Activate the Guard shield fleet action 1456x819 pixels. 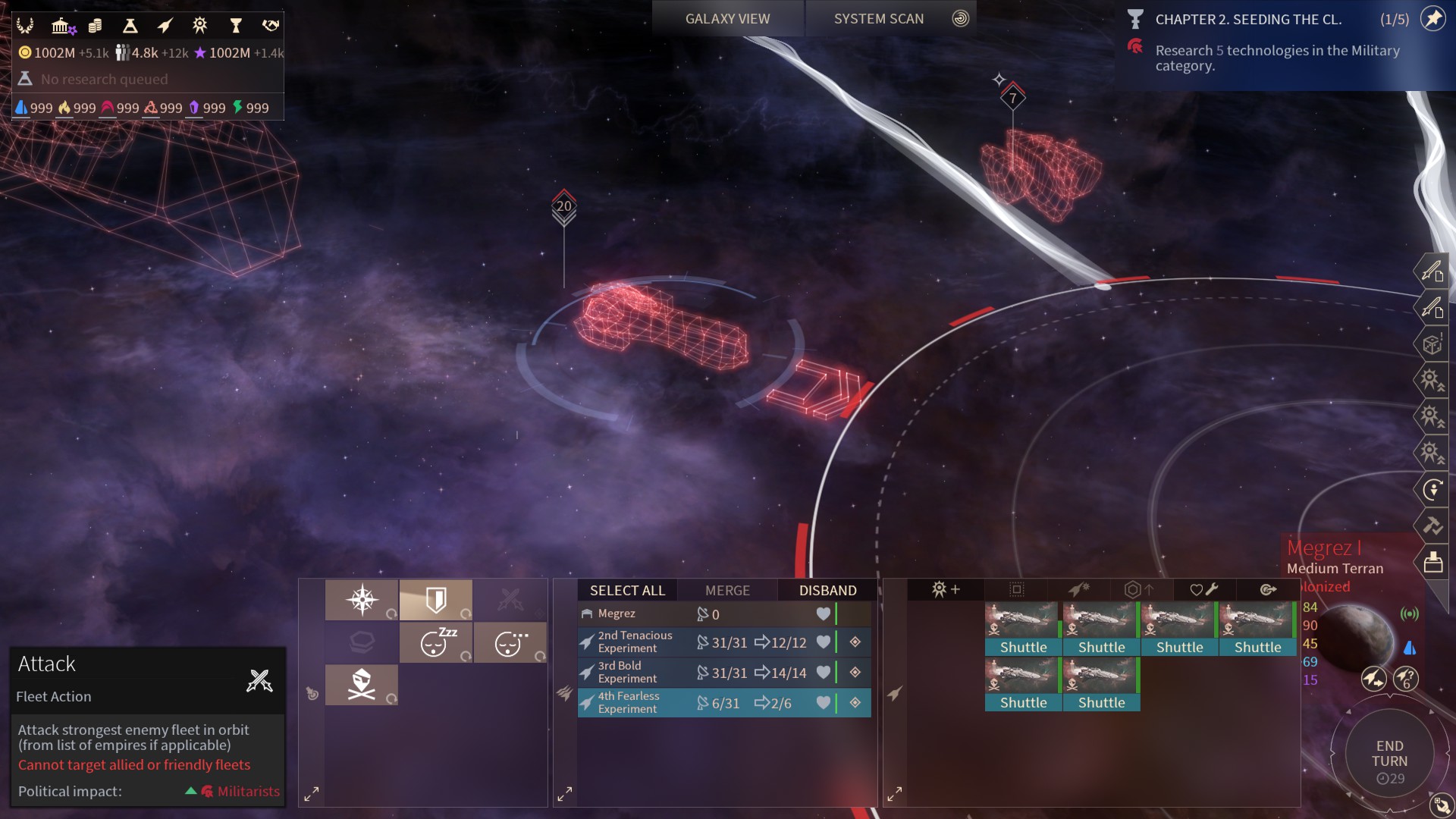[x=435, y=600]
